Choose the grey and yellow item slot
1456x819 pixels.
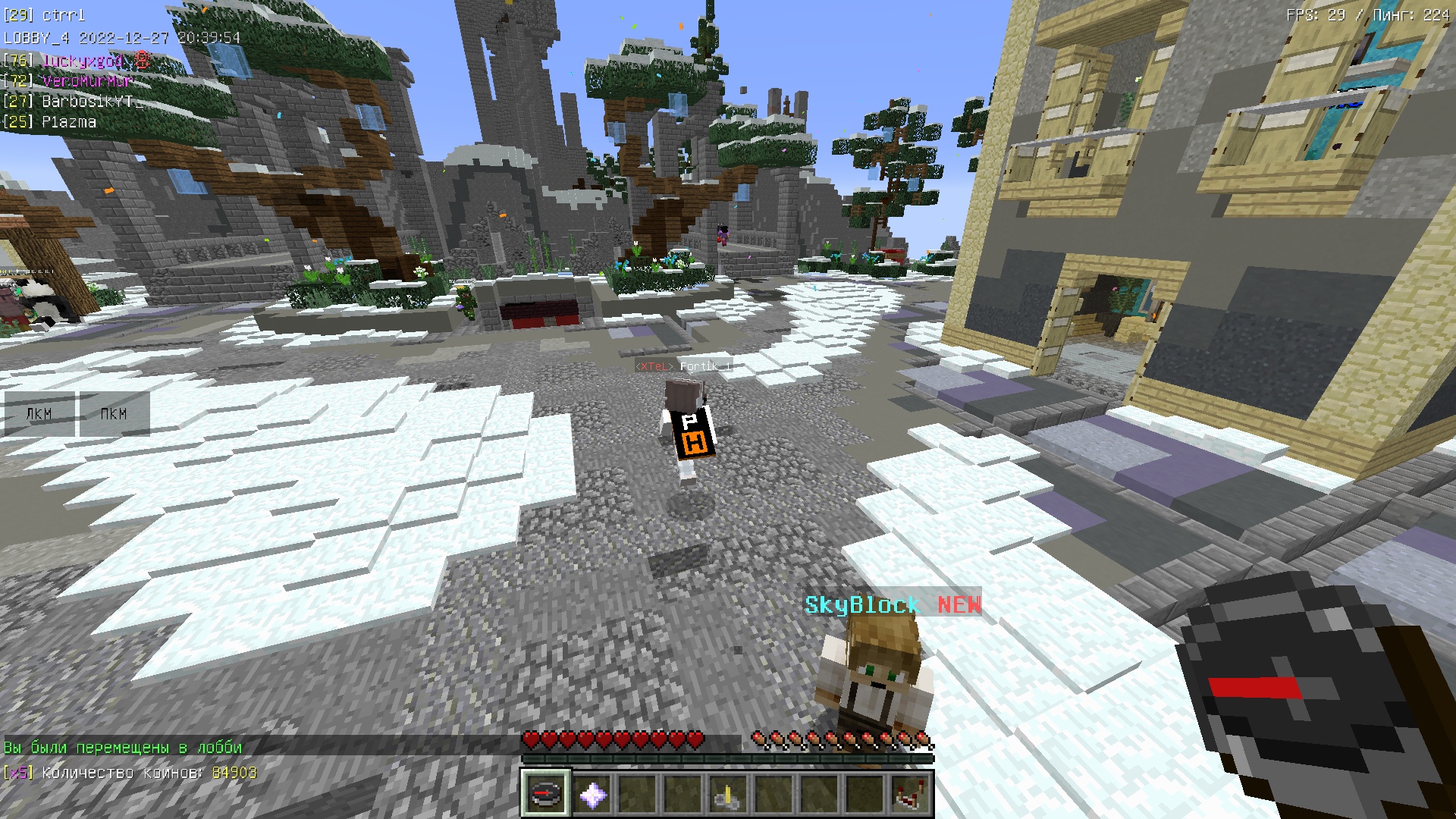727,794
